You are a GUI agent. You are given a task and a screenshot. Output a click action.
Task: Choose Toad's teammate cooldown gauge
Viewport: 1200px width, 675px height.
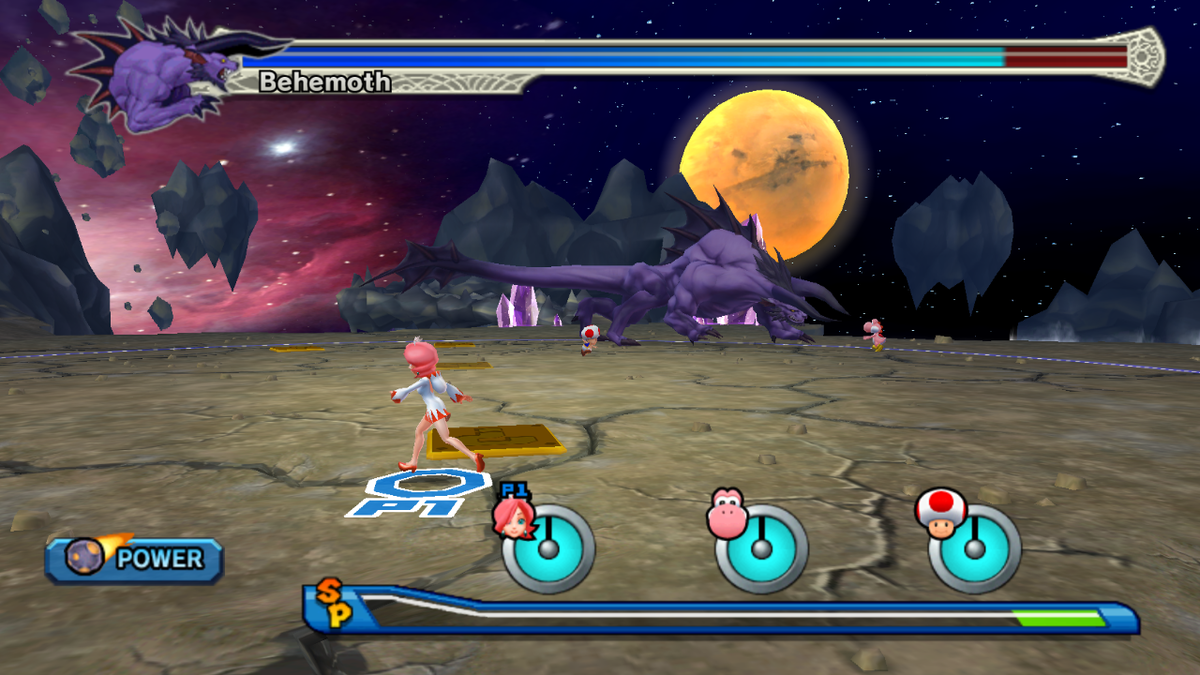tap(975, 548)
